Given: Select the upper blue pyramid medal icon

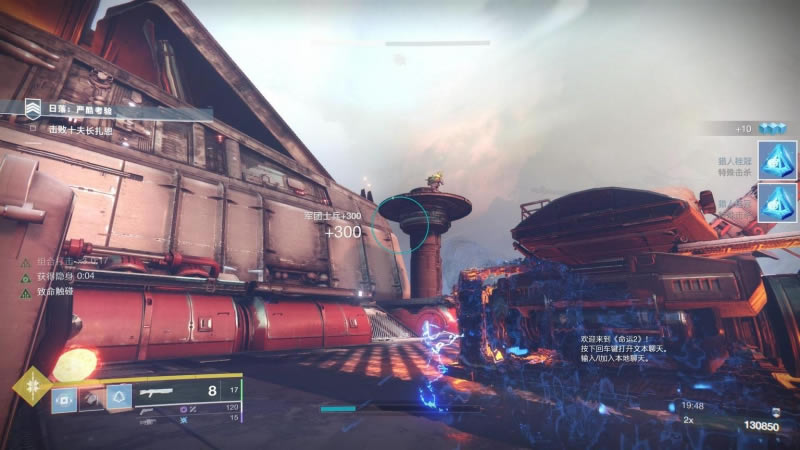Looking at the screenshot, I should click(x=776, y=159).
